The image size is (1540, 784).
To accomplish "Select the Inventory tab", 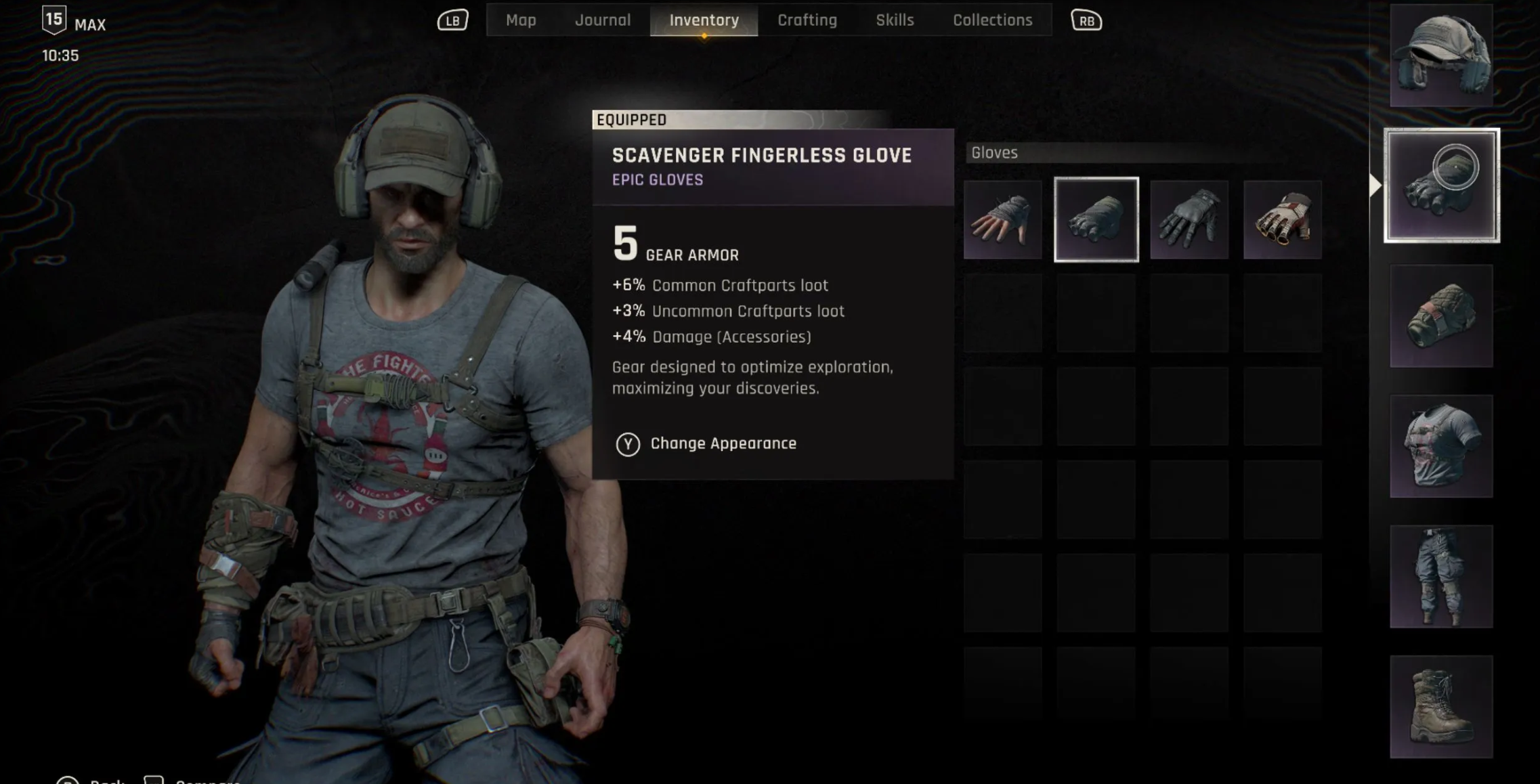I will coord(704,20).
